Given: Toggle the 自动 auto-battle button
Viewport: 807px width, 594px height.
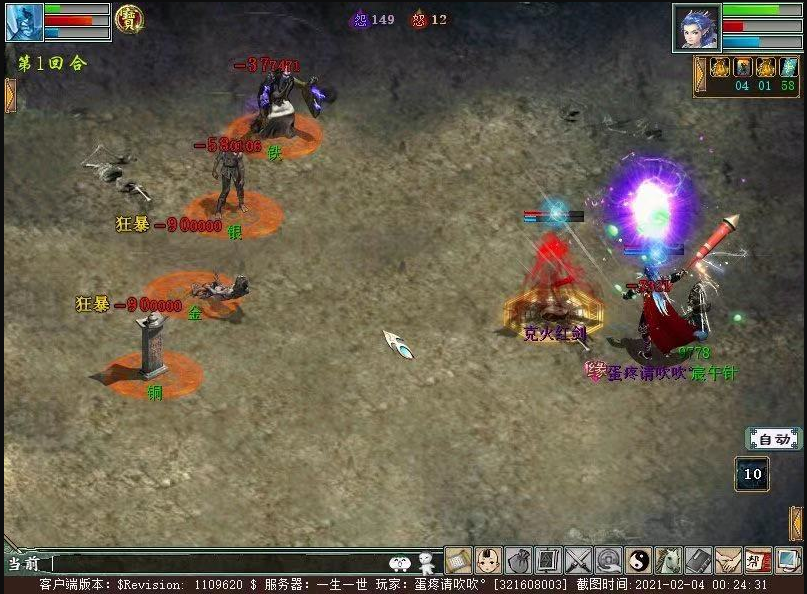Looking at the screenshot, I should (x=773, y=439).
